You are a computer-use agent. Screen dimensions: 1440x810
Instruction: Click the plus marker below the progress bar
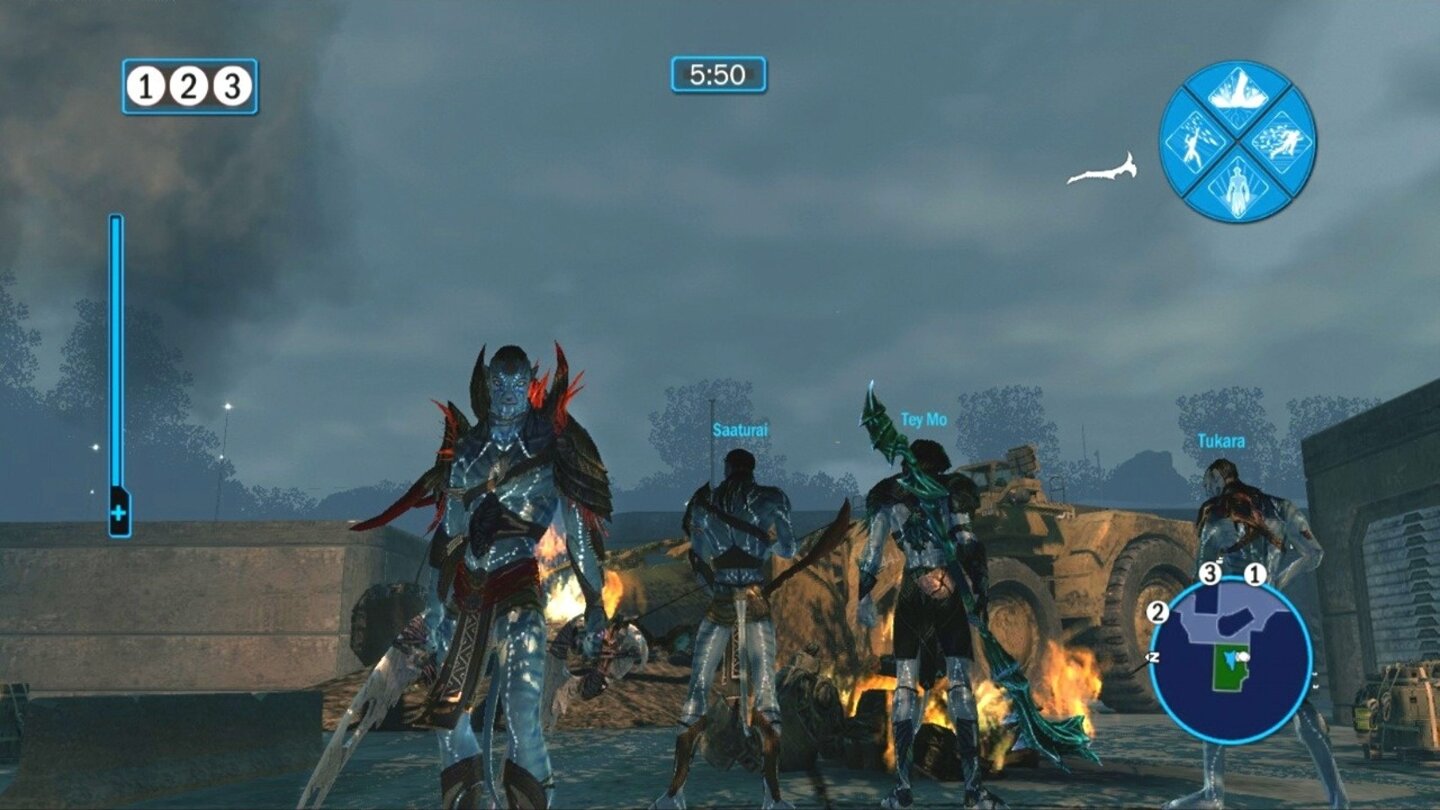point(120,513)
